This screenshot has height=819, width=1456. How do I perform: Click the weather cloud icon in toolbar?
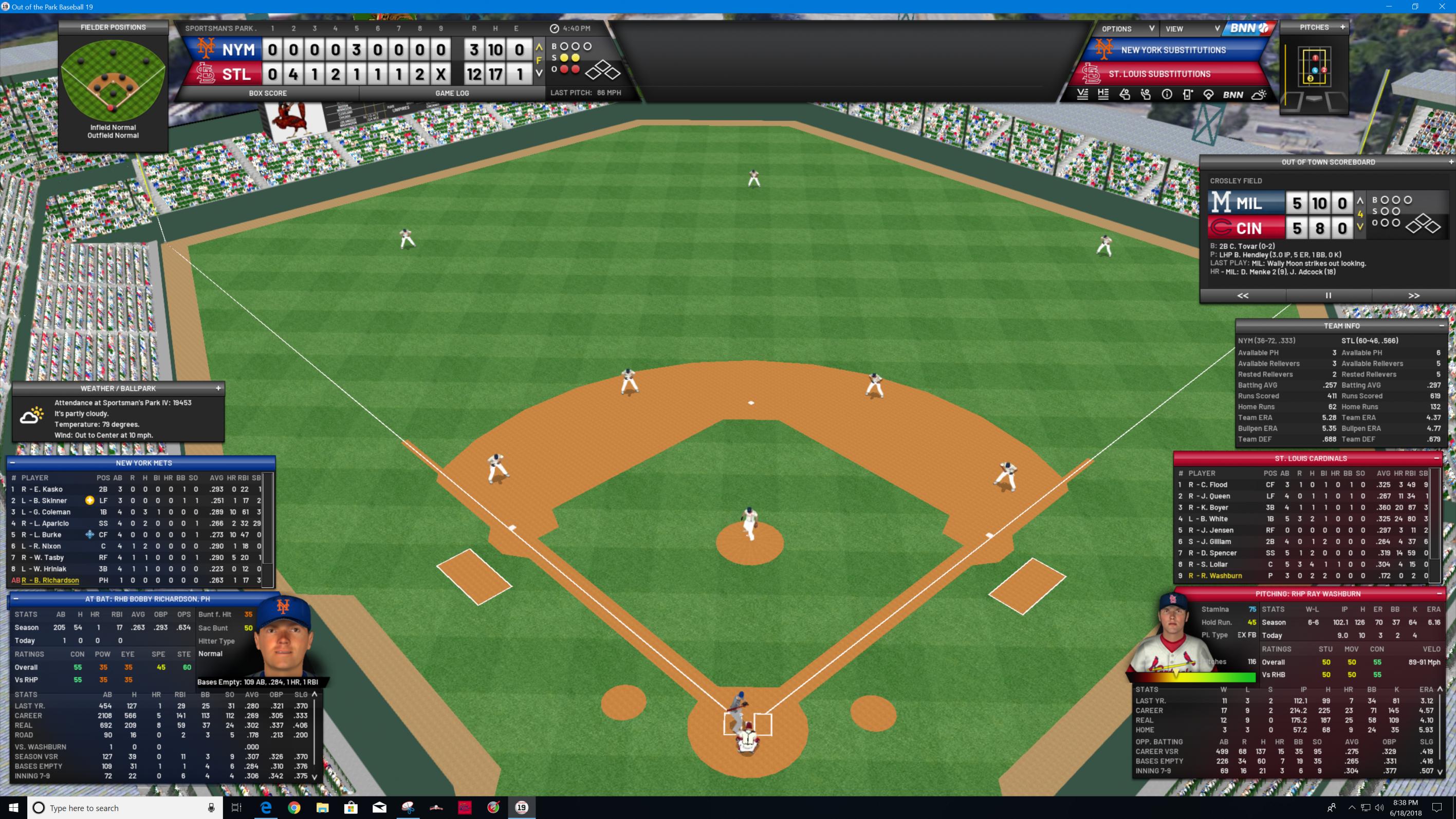(x=1259, y=95)
